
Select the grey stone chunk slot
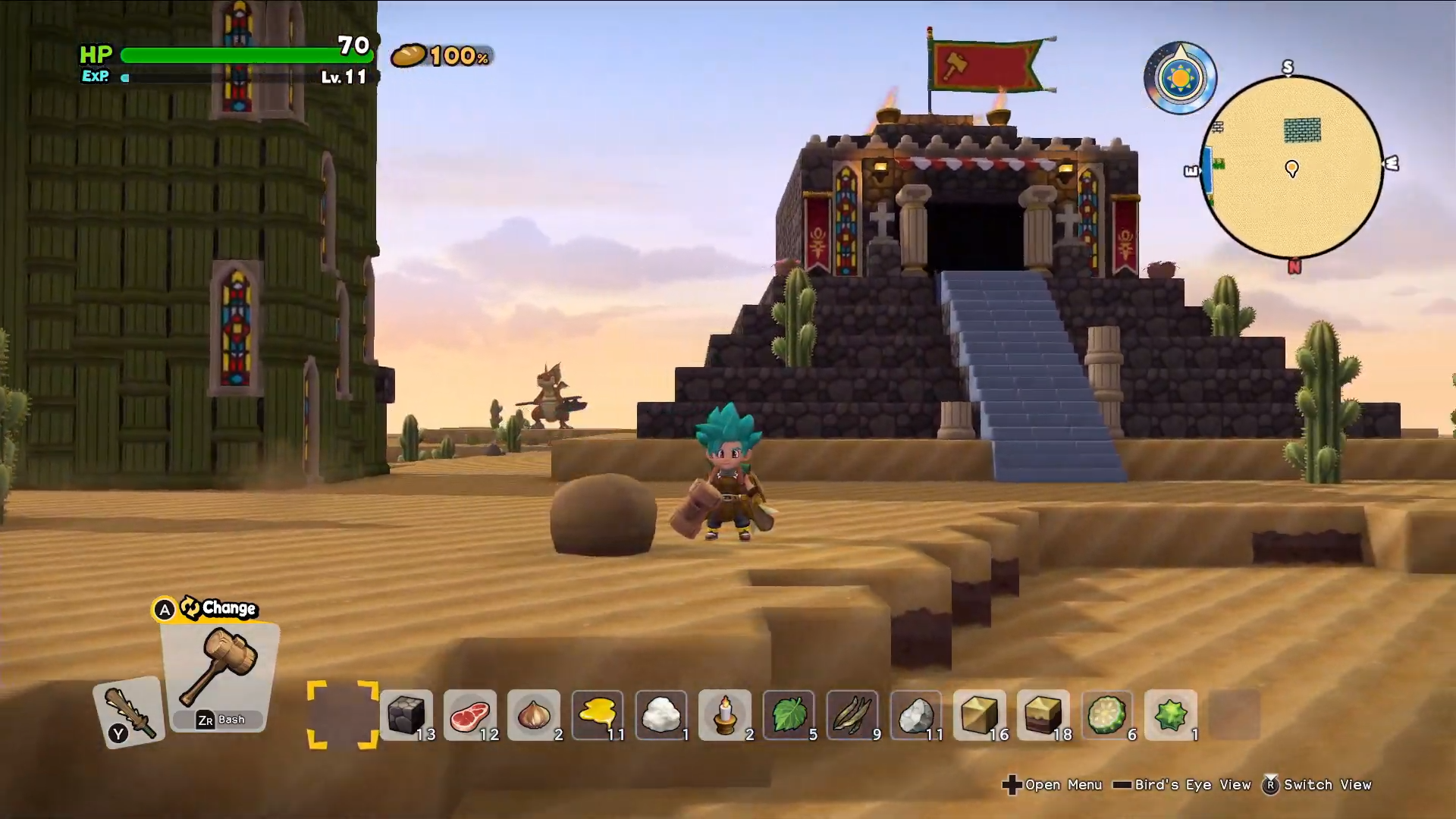(x=916, y=714)
